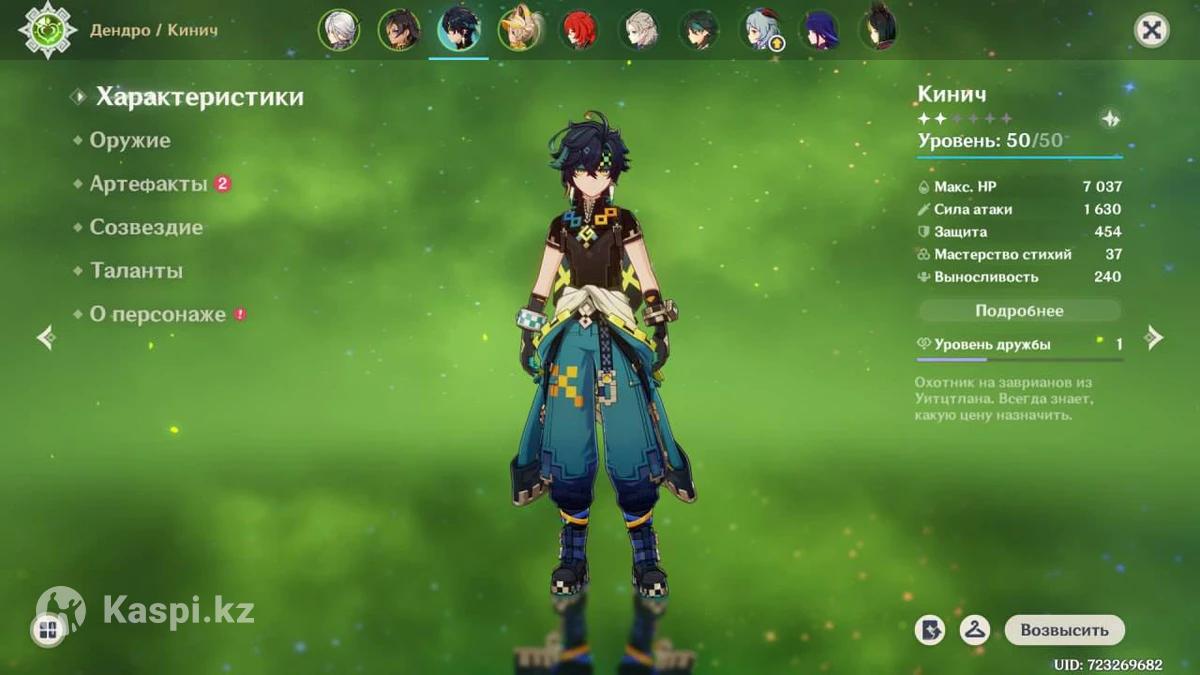Open the card-with-star icon button near Возвысить

point(930,630)
